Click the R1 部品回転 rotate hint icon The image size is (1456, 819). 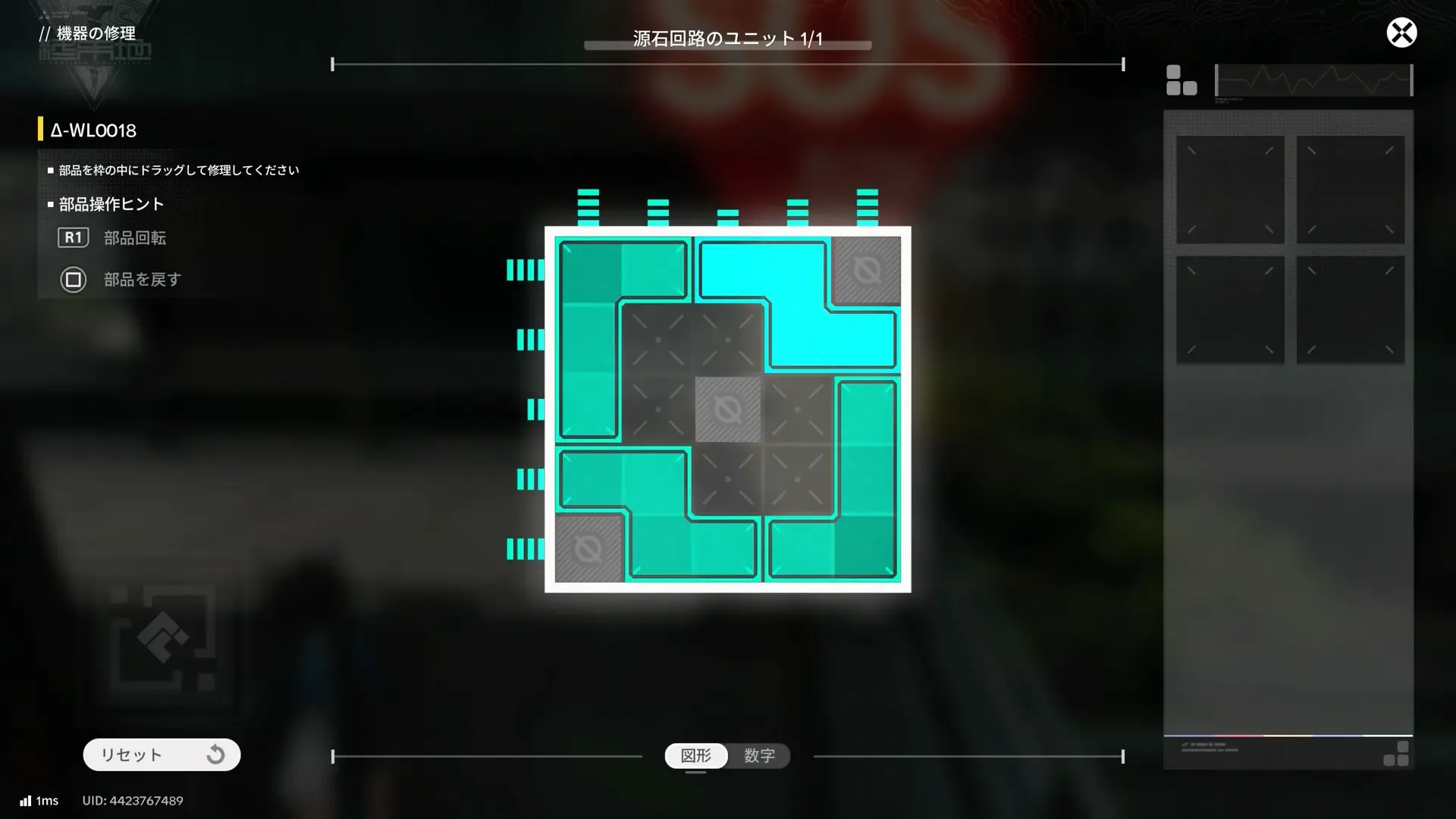74,237
